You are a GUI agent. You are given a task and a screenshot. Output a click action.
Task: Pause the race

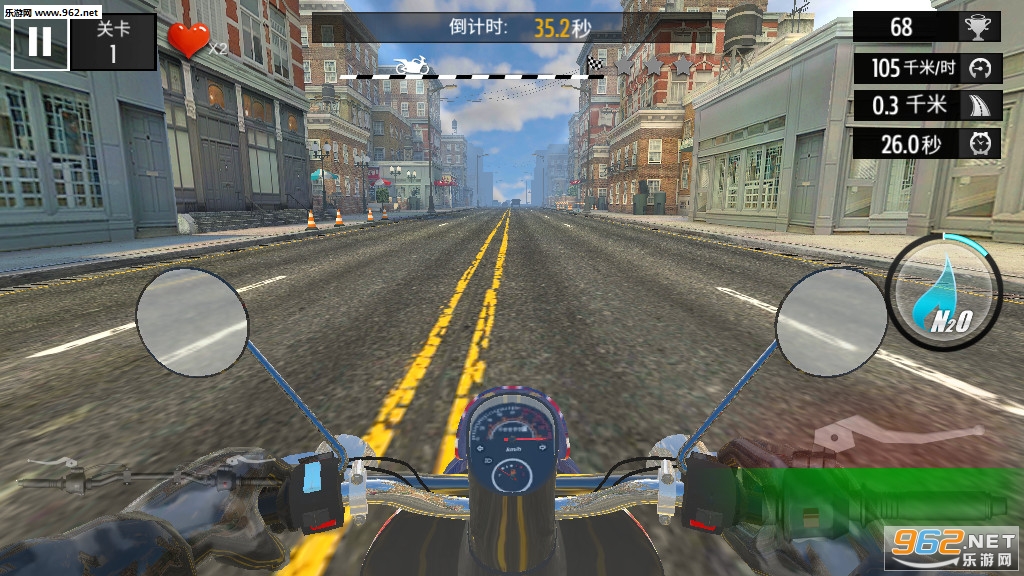(x=40, y=42)
